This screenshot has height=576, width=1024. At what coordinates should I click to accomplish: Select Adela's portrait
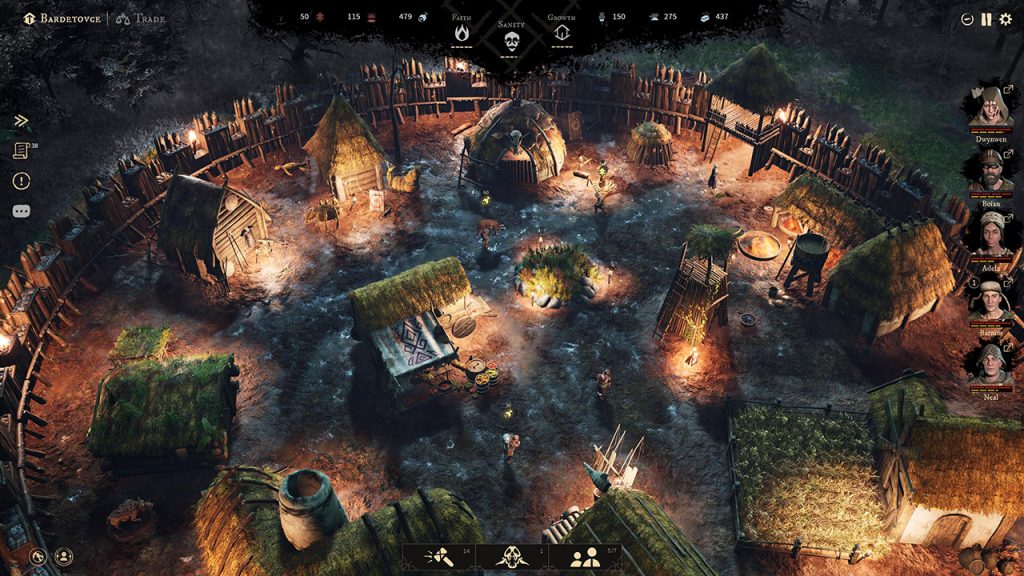[x=989, y=232]
